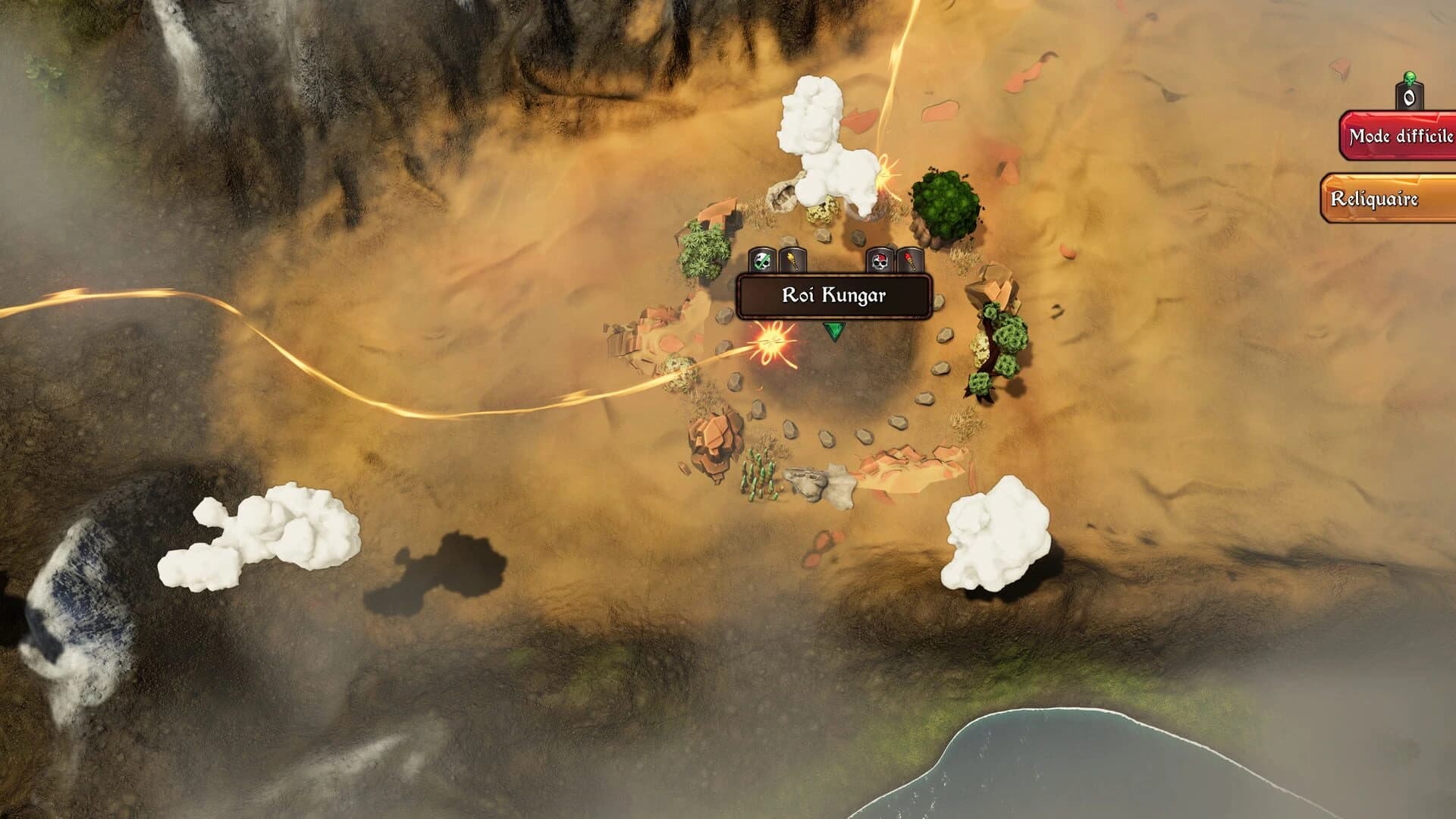Click the green-check skull badge above Roi Kungar
The image size is (1456, 819).
pos(761,261)
